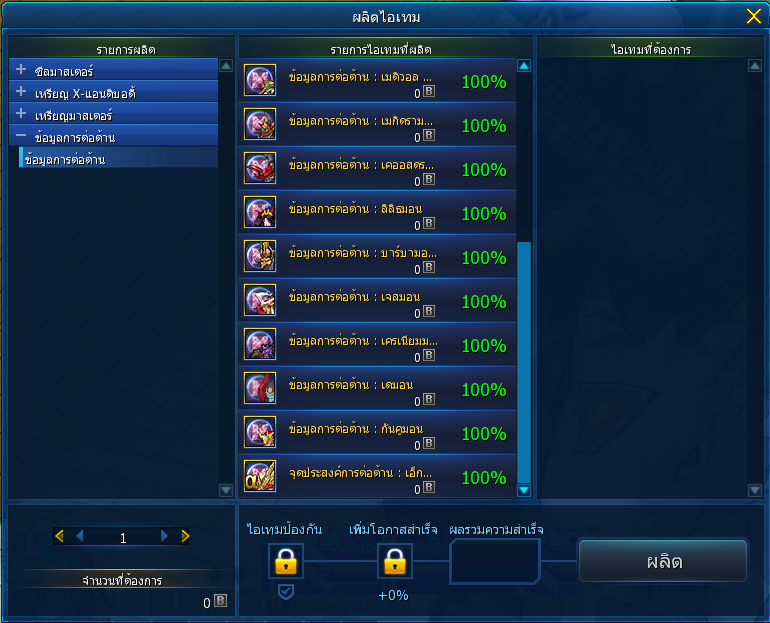
Task: Select the กันคูมอน resistance data recipe
Action: point(377,433)
